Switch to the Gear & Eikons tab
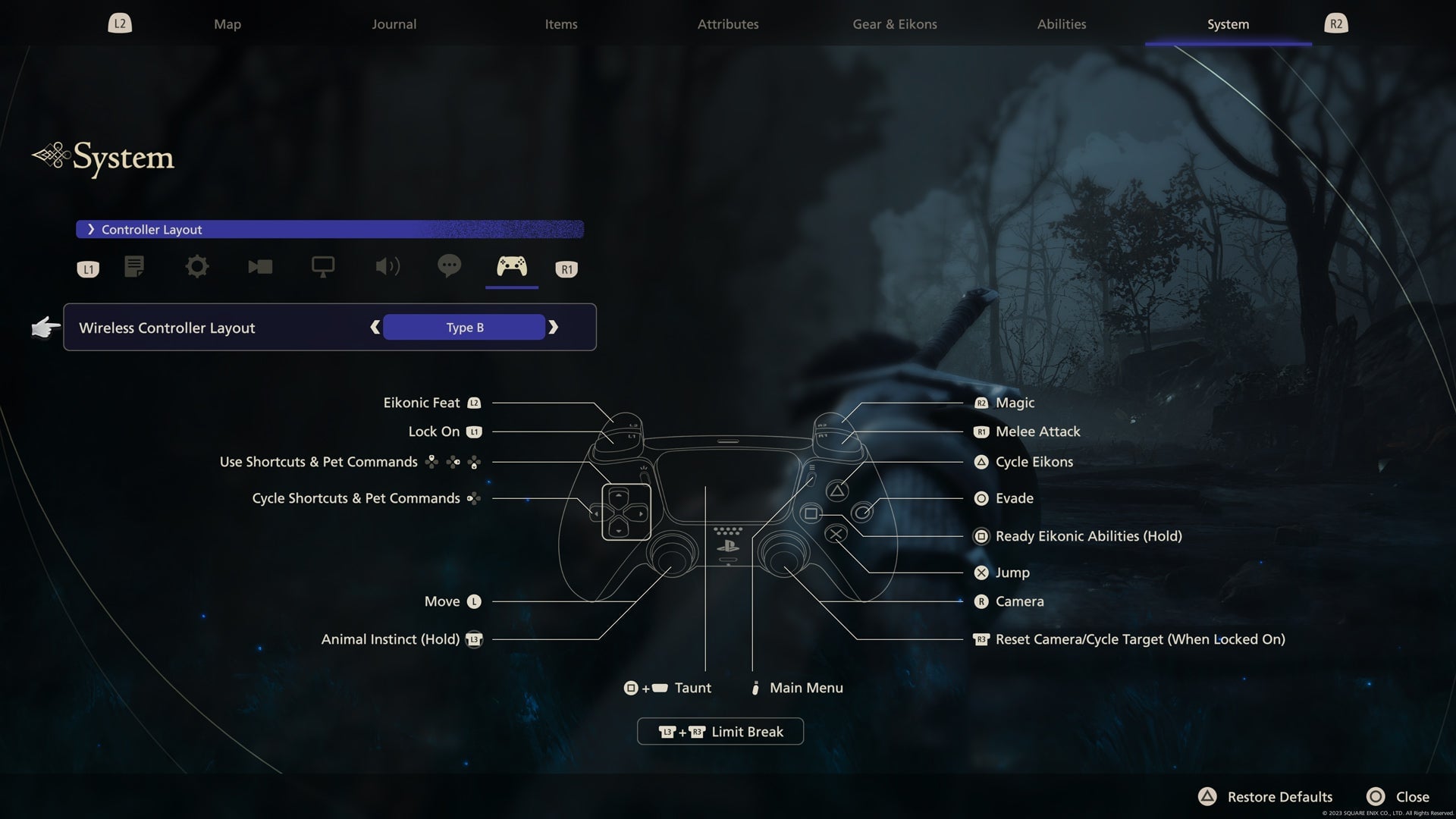This screenshot has height=819, width=1456. [893, 24]
